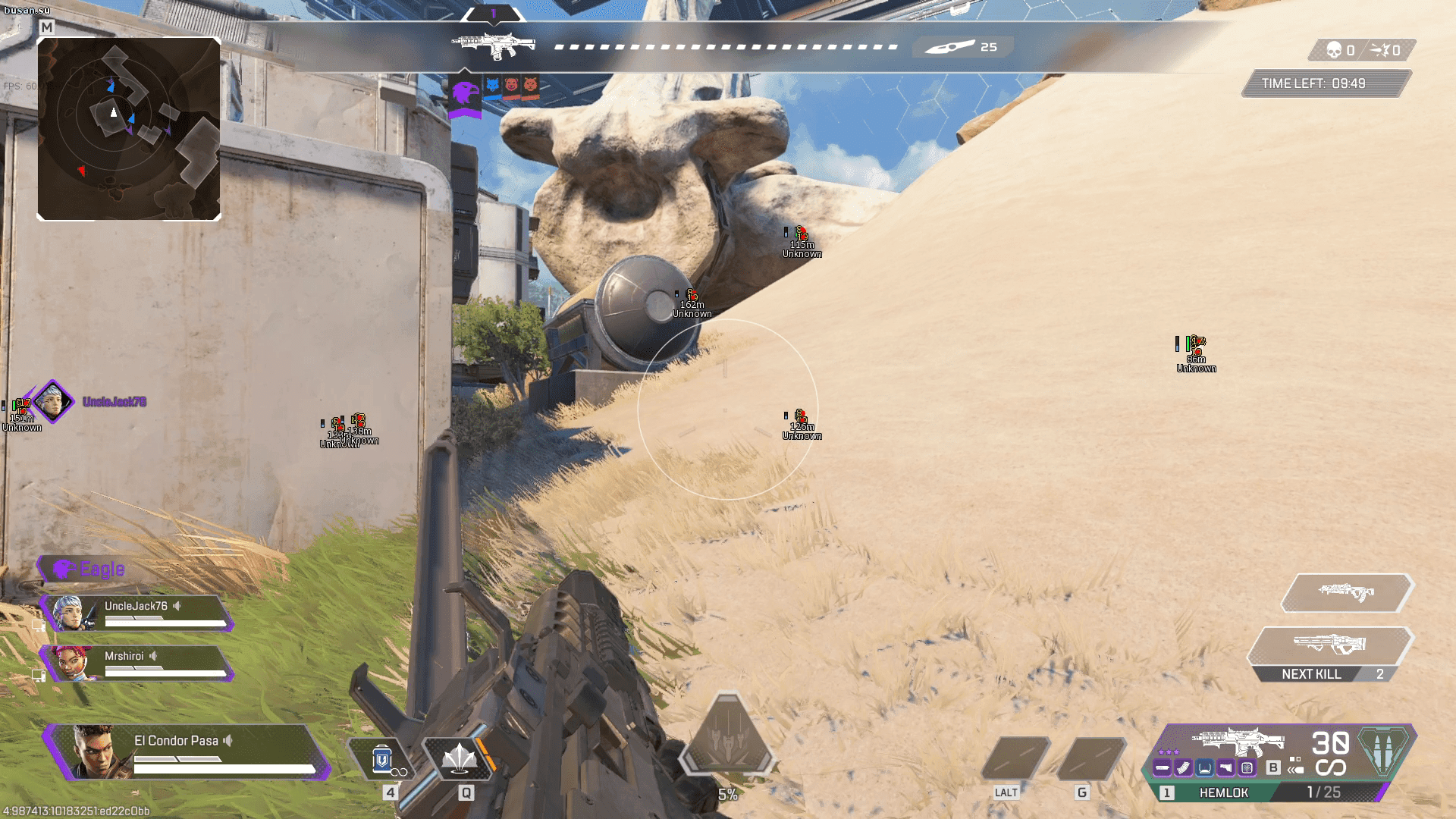Screen dimensions: 1456x819
Task: Click the Next Kill weapon preview
Action: point(1329,645)
